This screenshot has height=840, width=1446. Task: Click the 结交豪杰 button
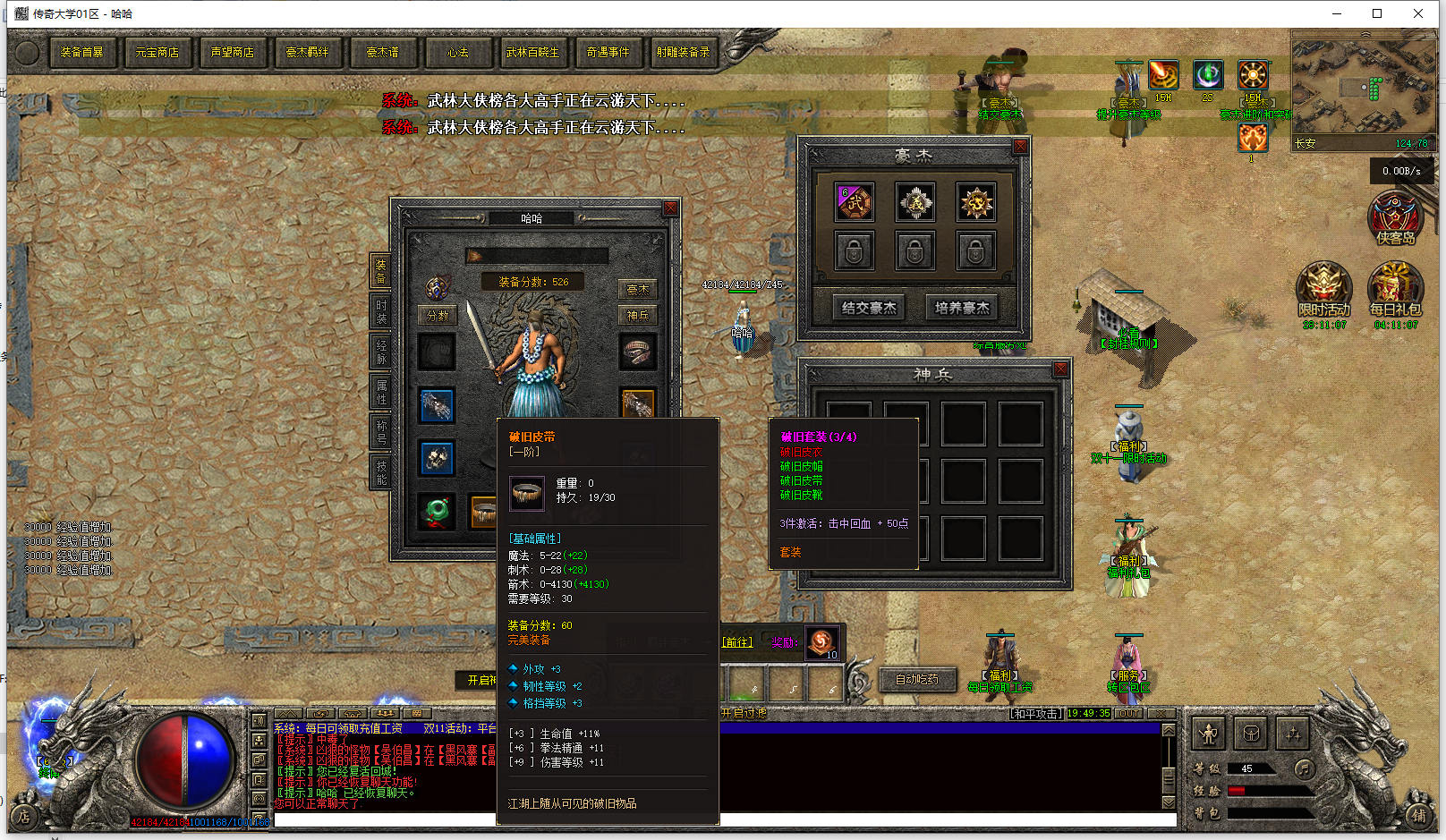click(868, 308)
